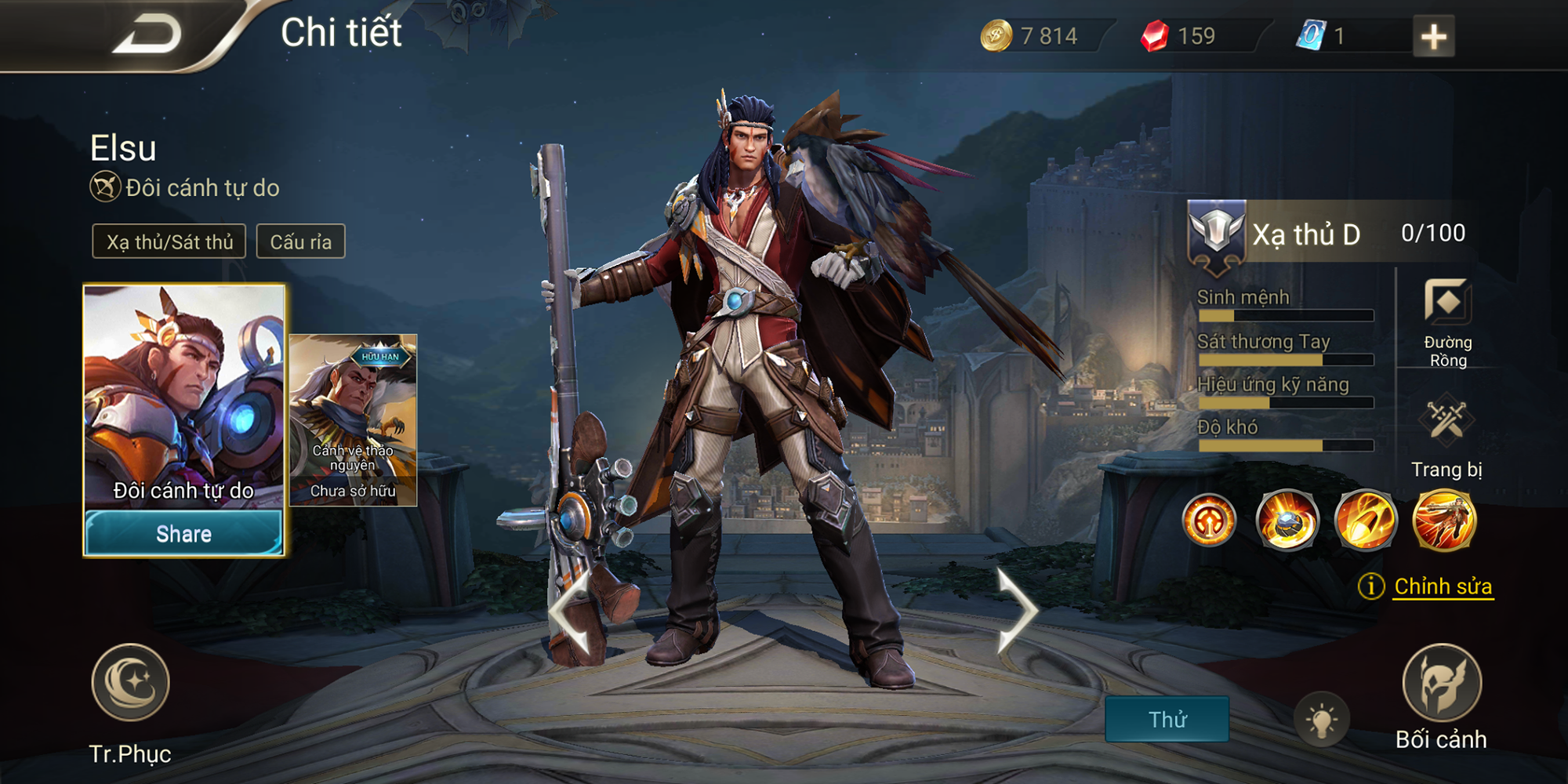Go back using the return arrow

pyautogui.click(x=147, y=35)
